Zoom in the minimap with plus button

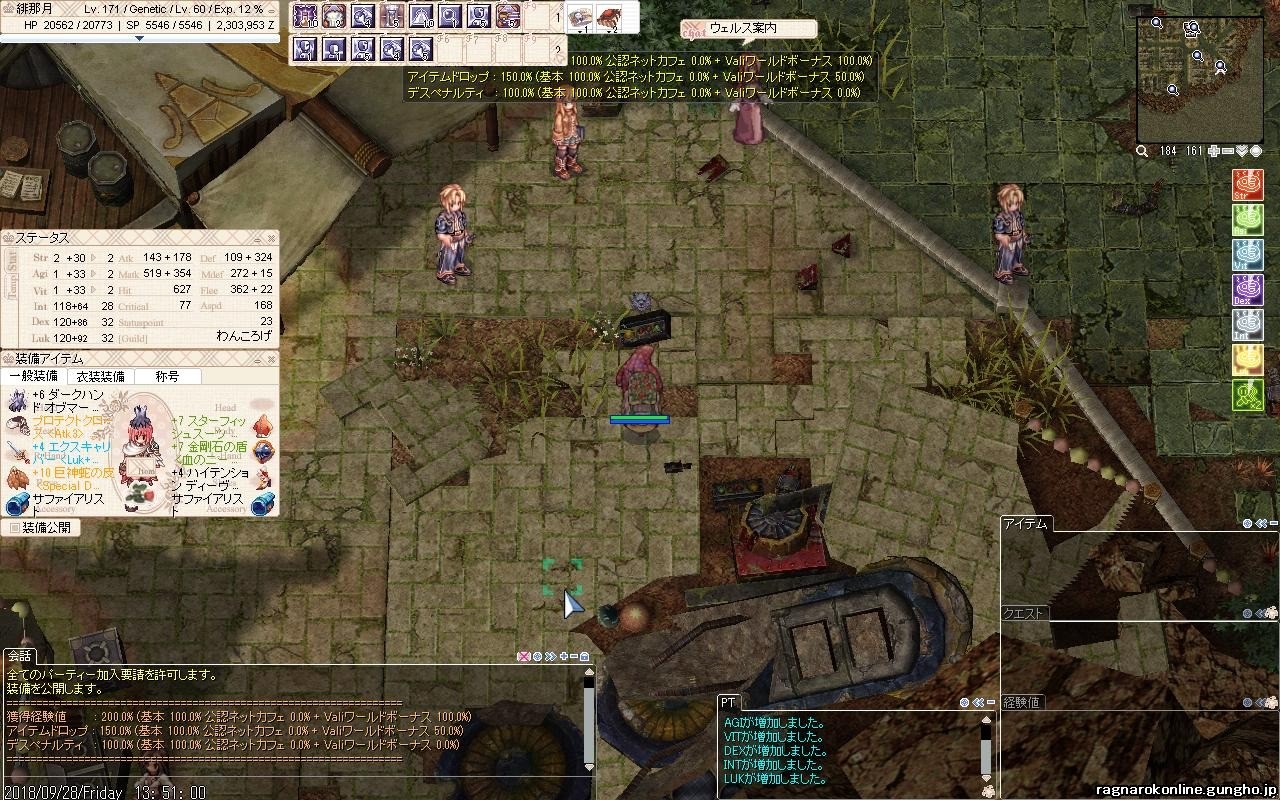point(1214,151)
